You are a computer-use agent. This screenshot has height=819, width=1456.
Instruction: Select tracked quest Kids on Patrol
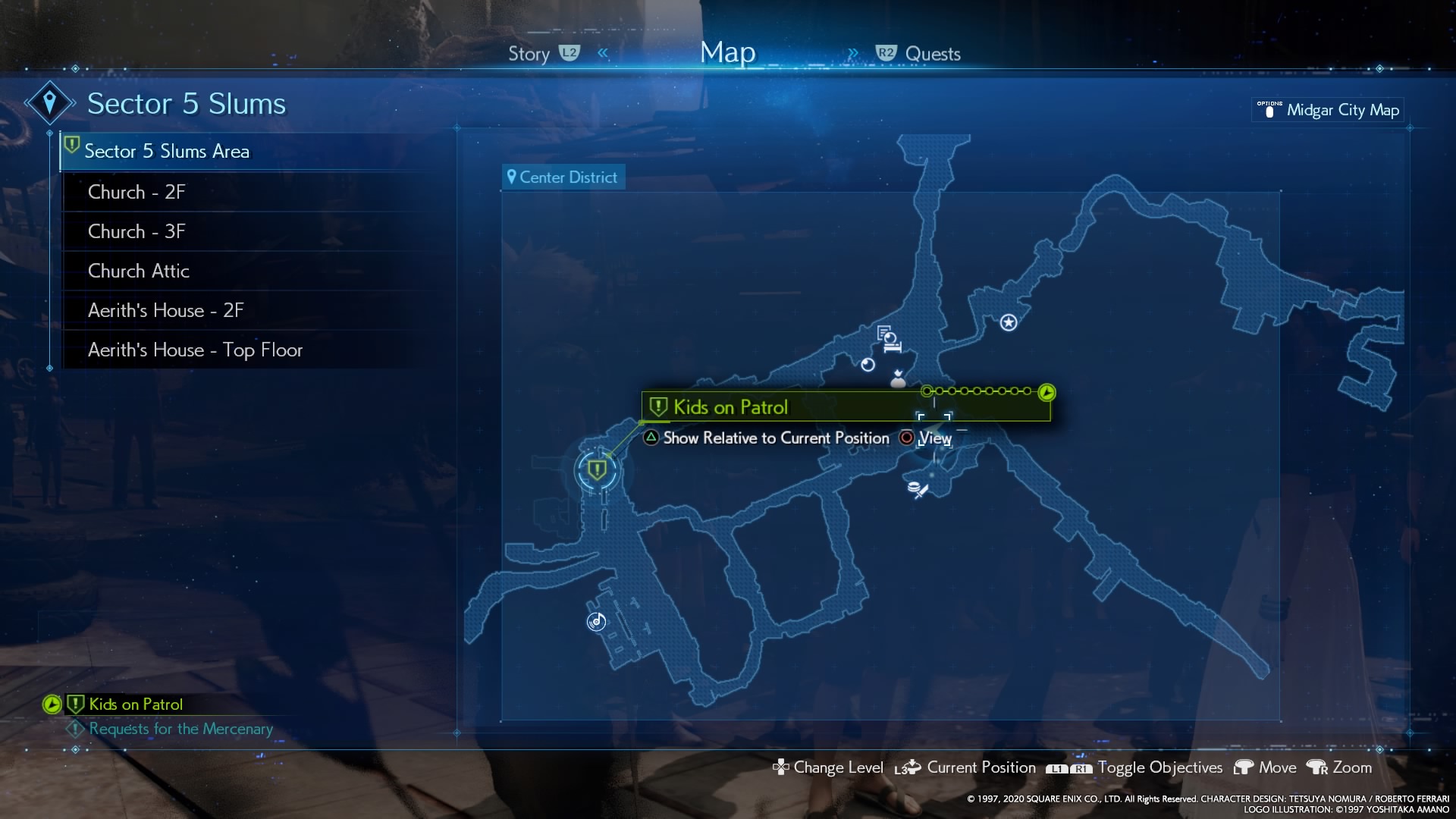pos(135,704)
